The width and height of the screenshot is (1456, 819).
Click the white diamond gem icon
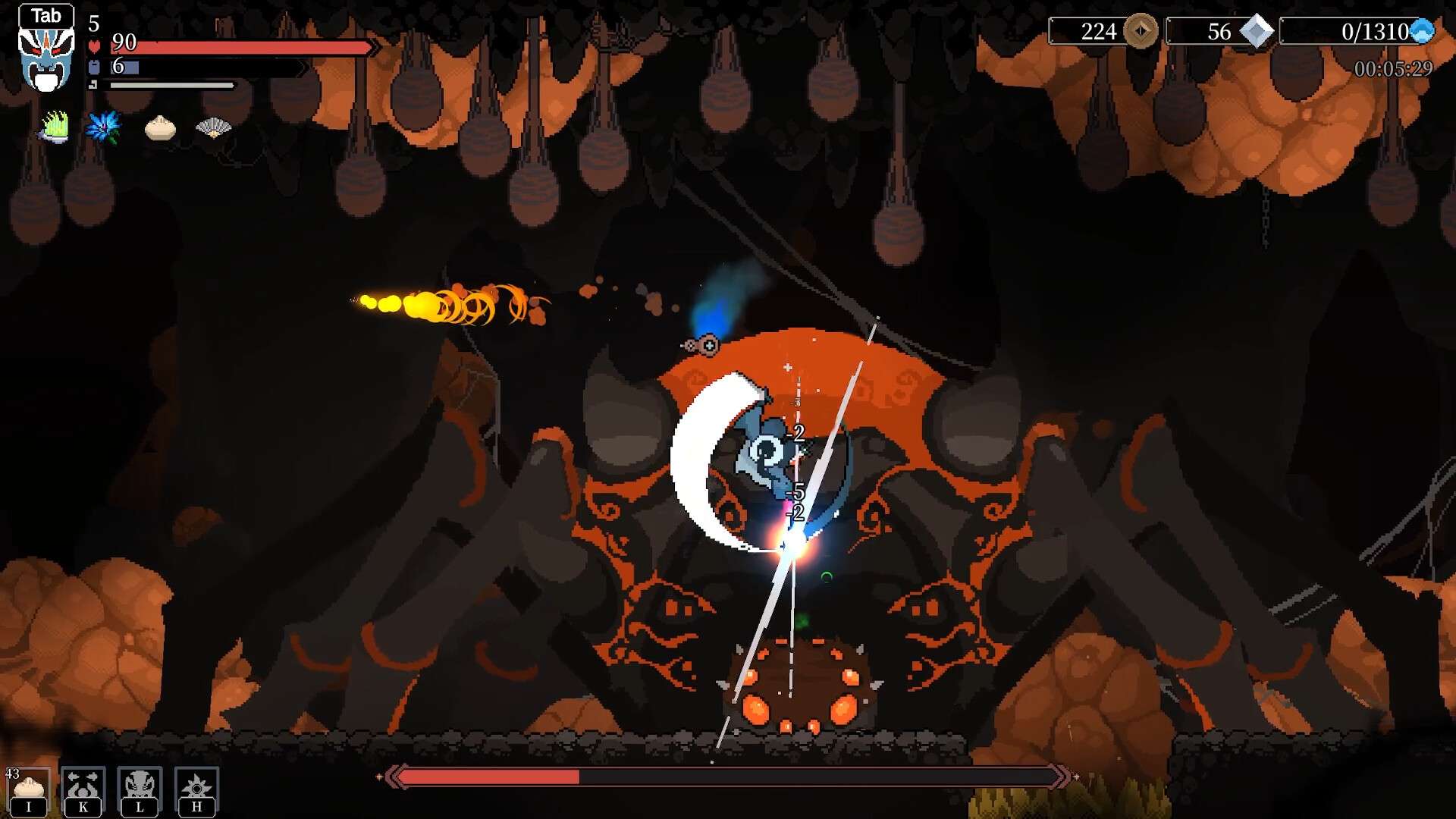tap(1257, 32)
